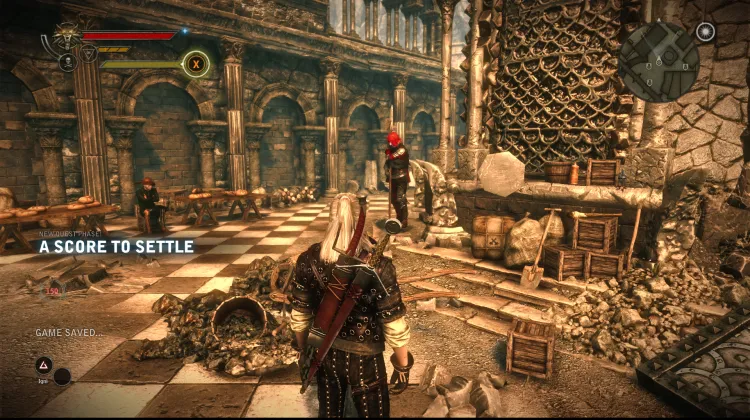
Task: Select the skull icon below the medallion
Action: tap(67, 63)
